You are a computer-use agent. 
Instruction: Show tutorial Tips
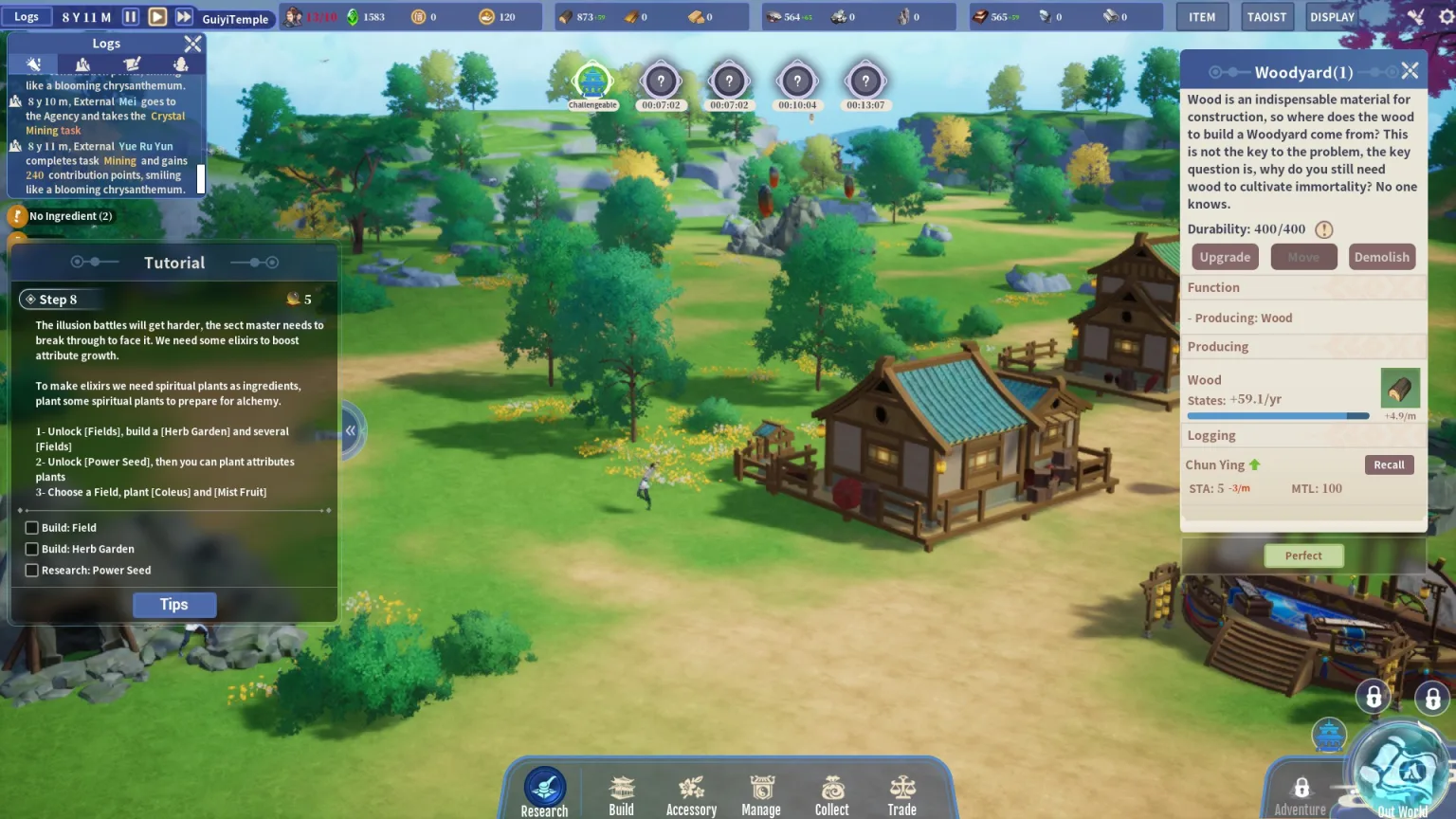[x=174, y=605]
